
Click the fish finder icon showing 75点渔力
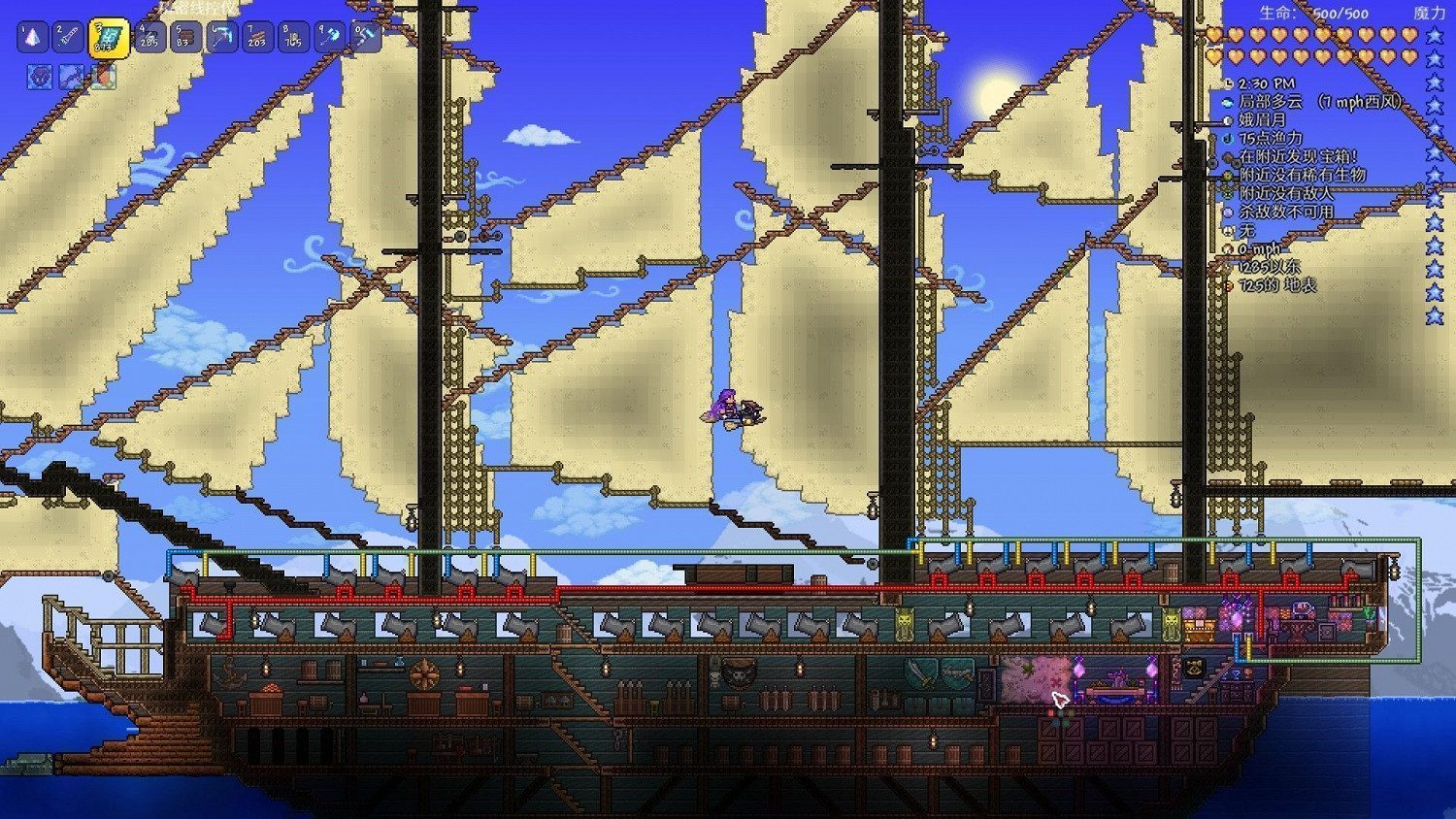tap(1226, 138)
